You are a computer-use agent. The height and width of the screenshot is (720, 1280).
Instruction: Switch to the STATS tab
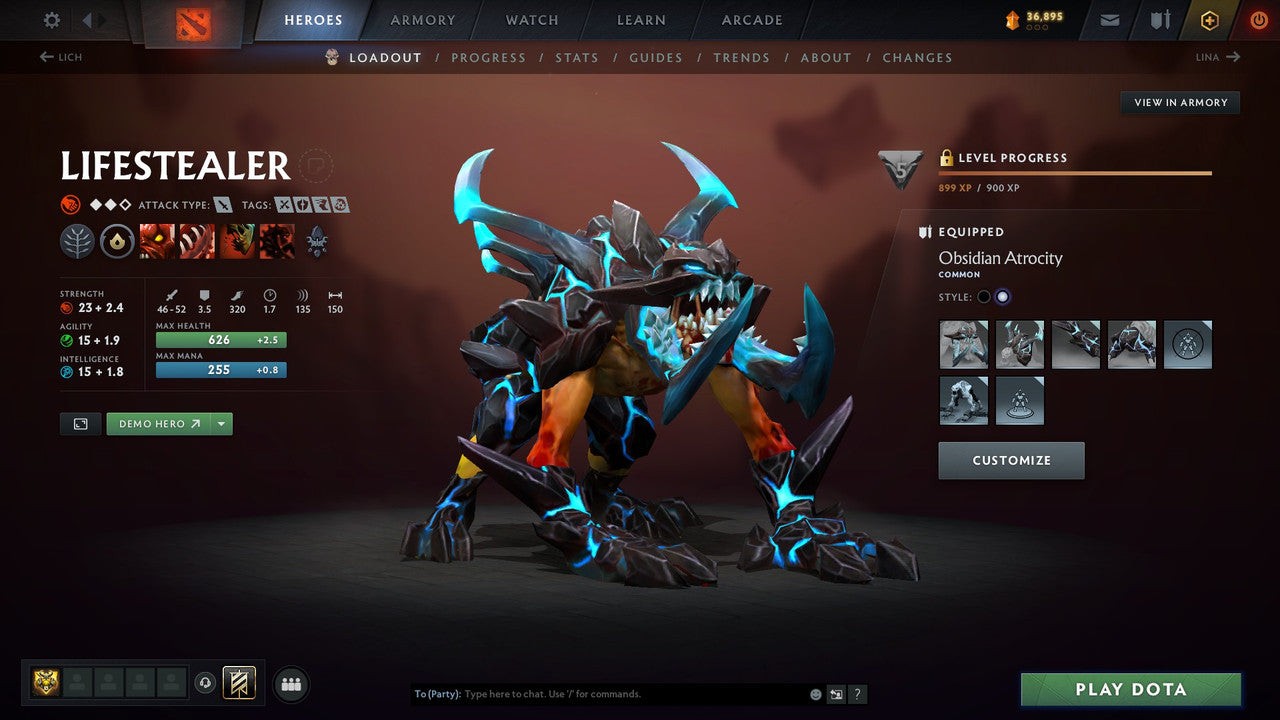577,57
